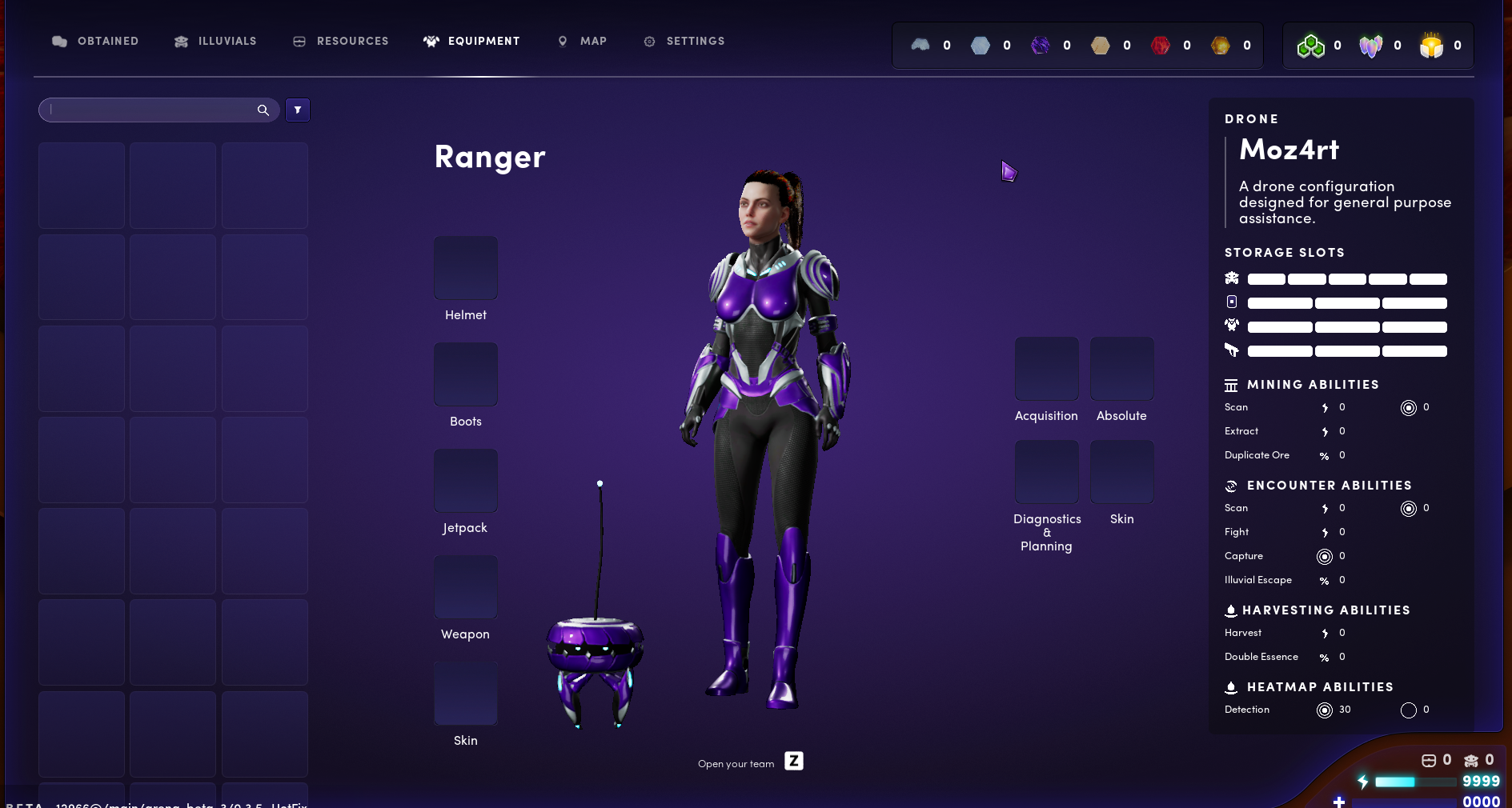The width and height of the screenshot is (1512, 808).
Task: Choose the drone Absolute slot
Action: [1121, 369]
